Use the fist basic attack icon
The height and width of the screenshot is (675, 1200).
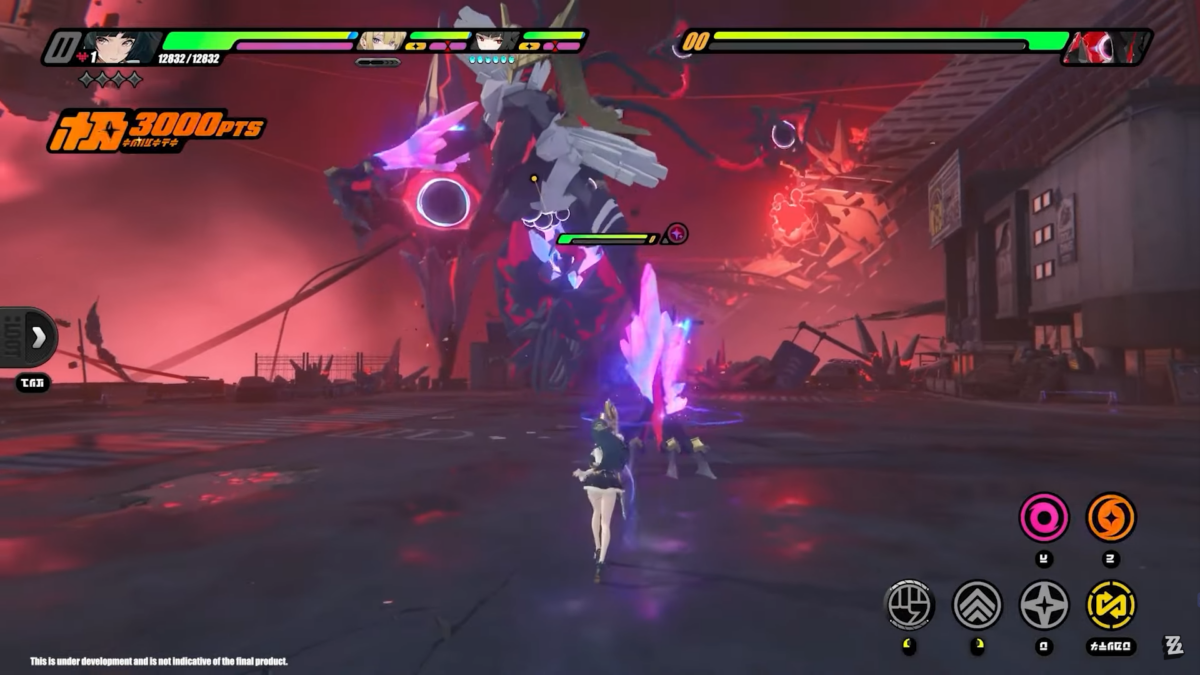[x=909, y=604]
